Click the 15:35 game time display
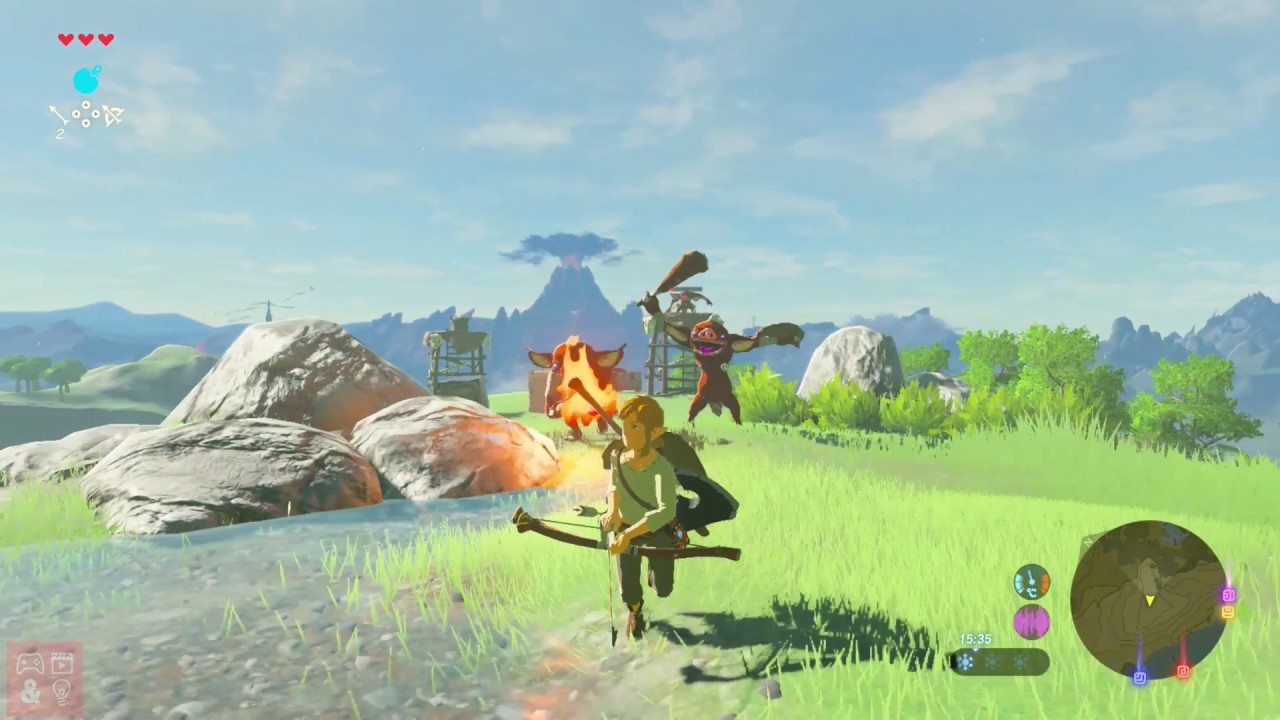Screen dimensions: 1280x720 click(x=975, y=638)
